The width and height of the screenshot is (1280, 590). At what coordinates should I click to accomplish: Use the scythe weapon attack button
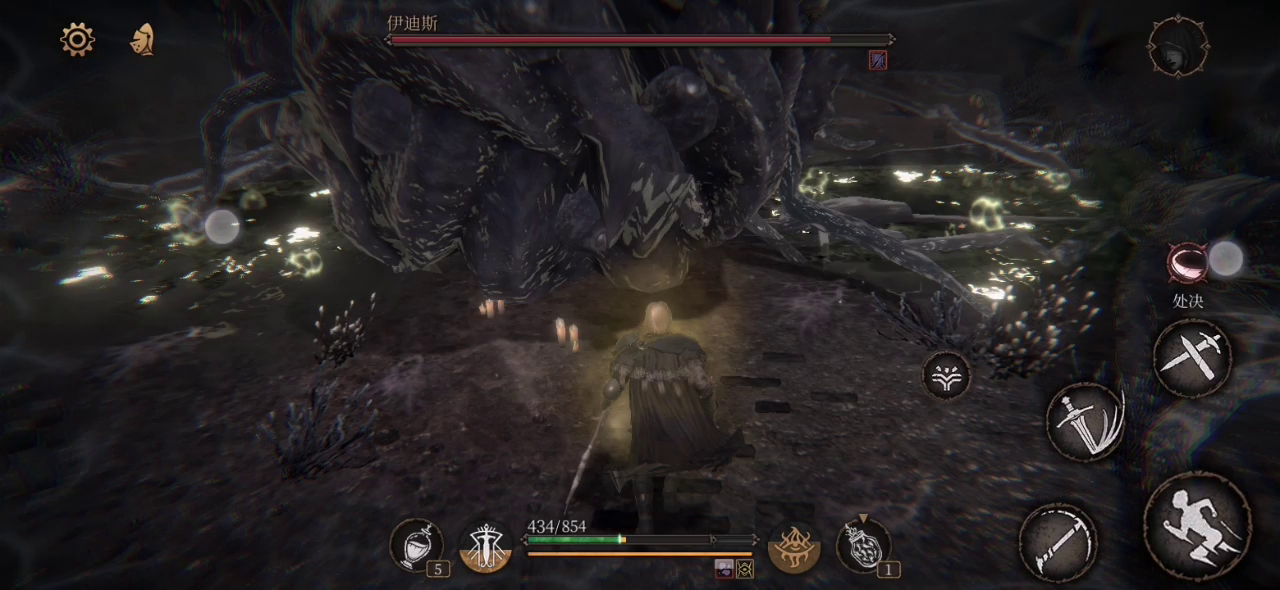point(1058,543)
